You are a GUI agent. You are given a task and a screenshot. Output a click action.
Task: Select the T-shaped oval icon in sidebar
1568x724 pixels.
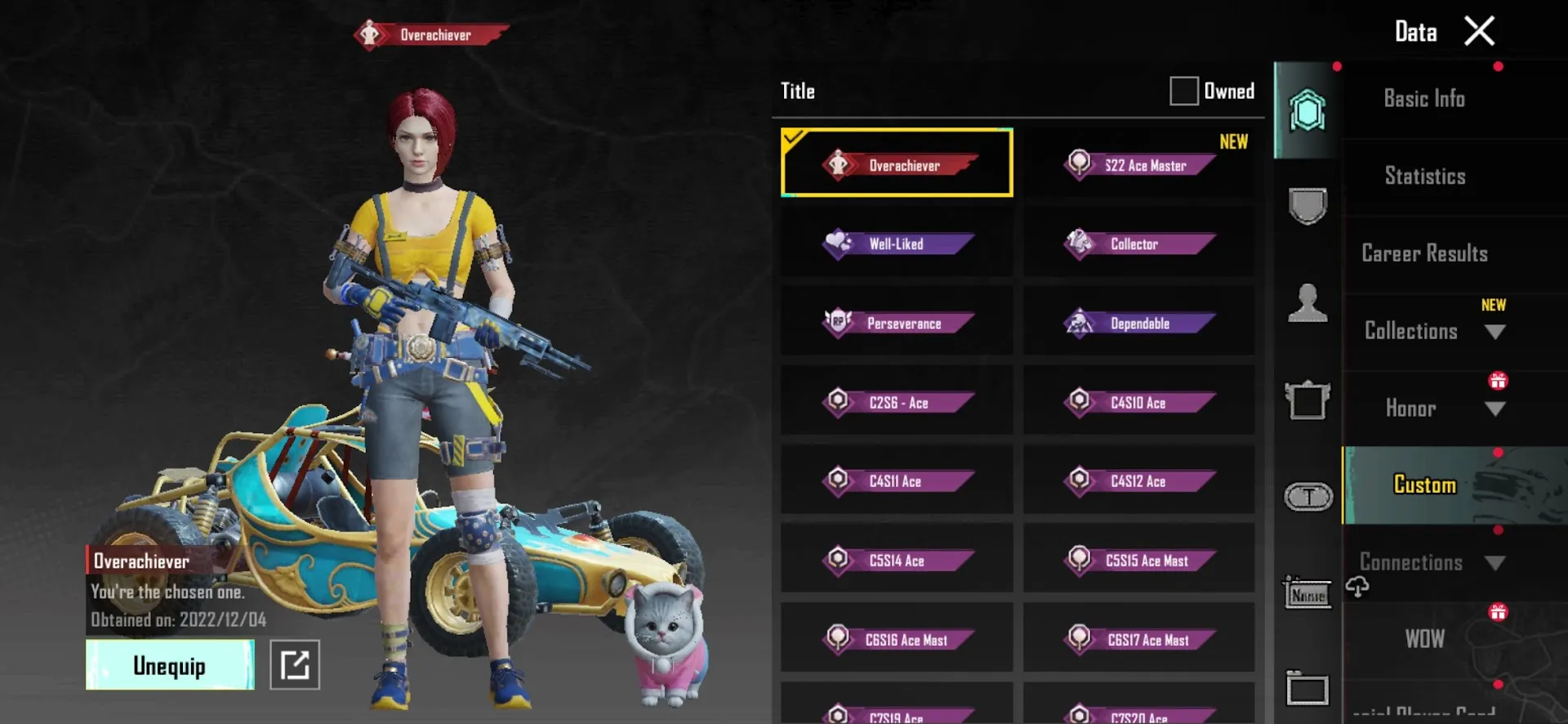tap(1307, 497)
